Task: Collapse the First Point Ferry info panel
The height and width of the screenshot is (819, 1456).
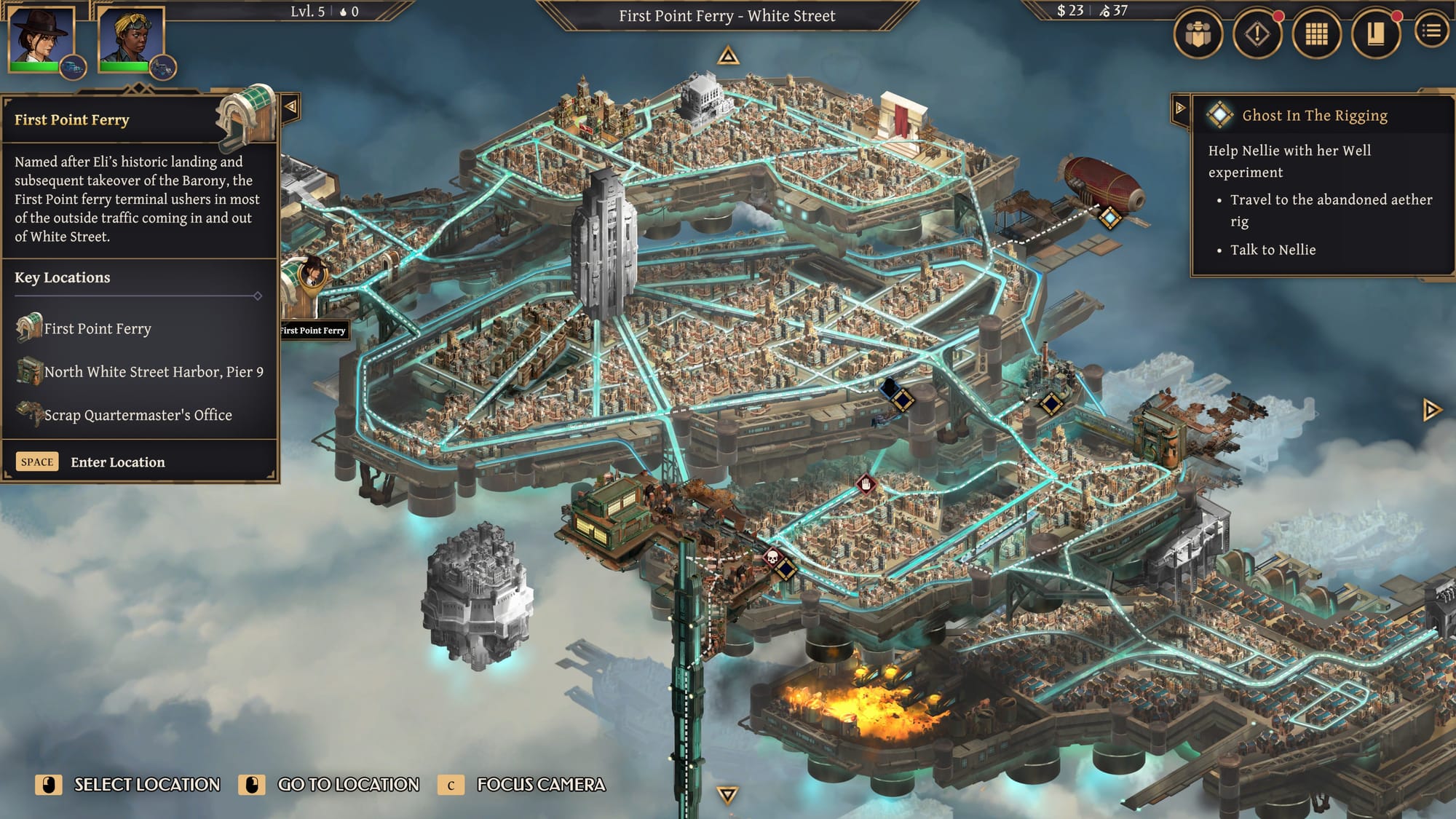Action: [x=290, y=107]
